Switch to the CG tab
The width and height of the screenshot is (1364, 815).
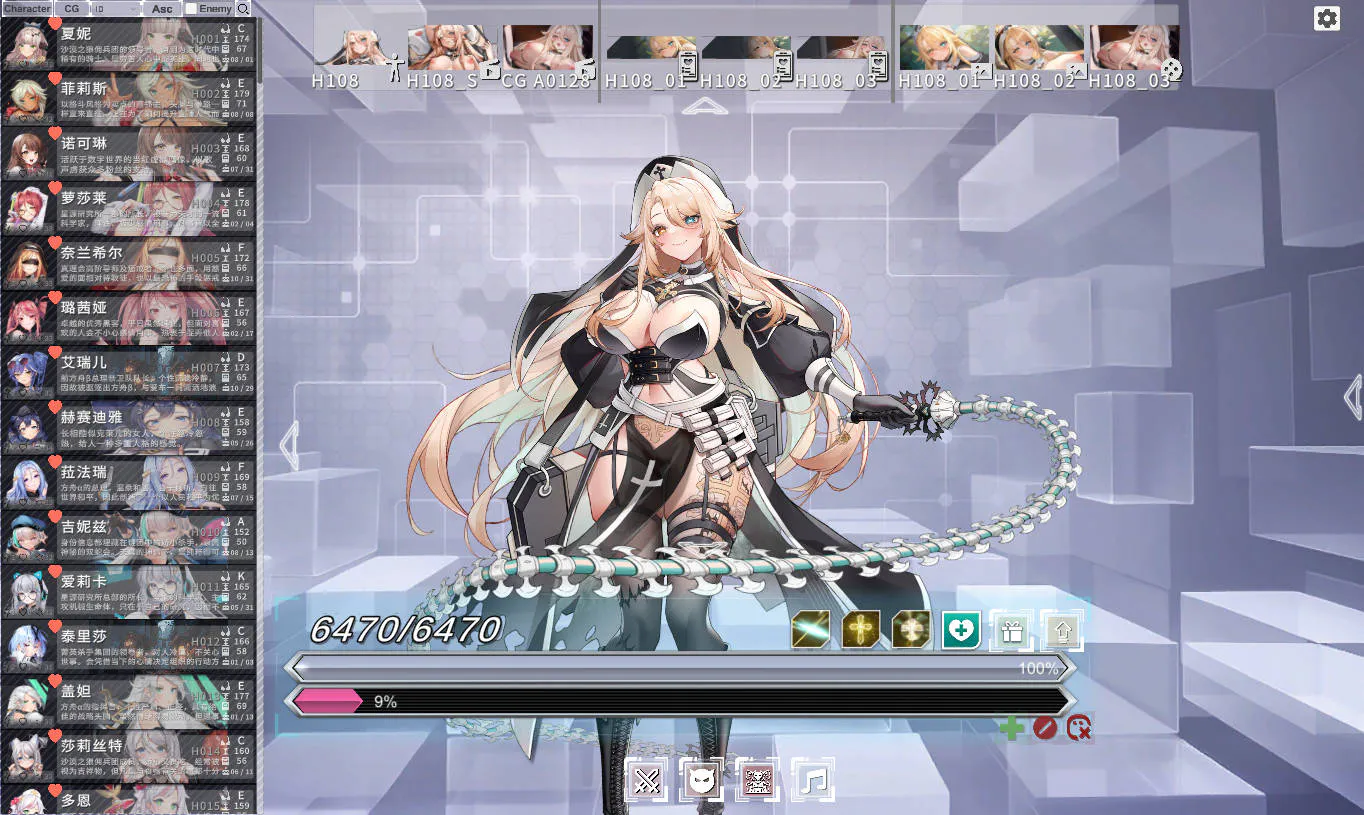click(72, 9)
